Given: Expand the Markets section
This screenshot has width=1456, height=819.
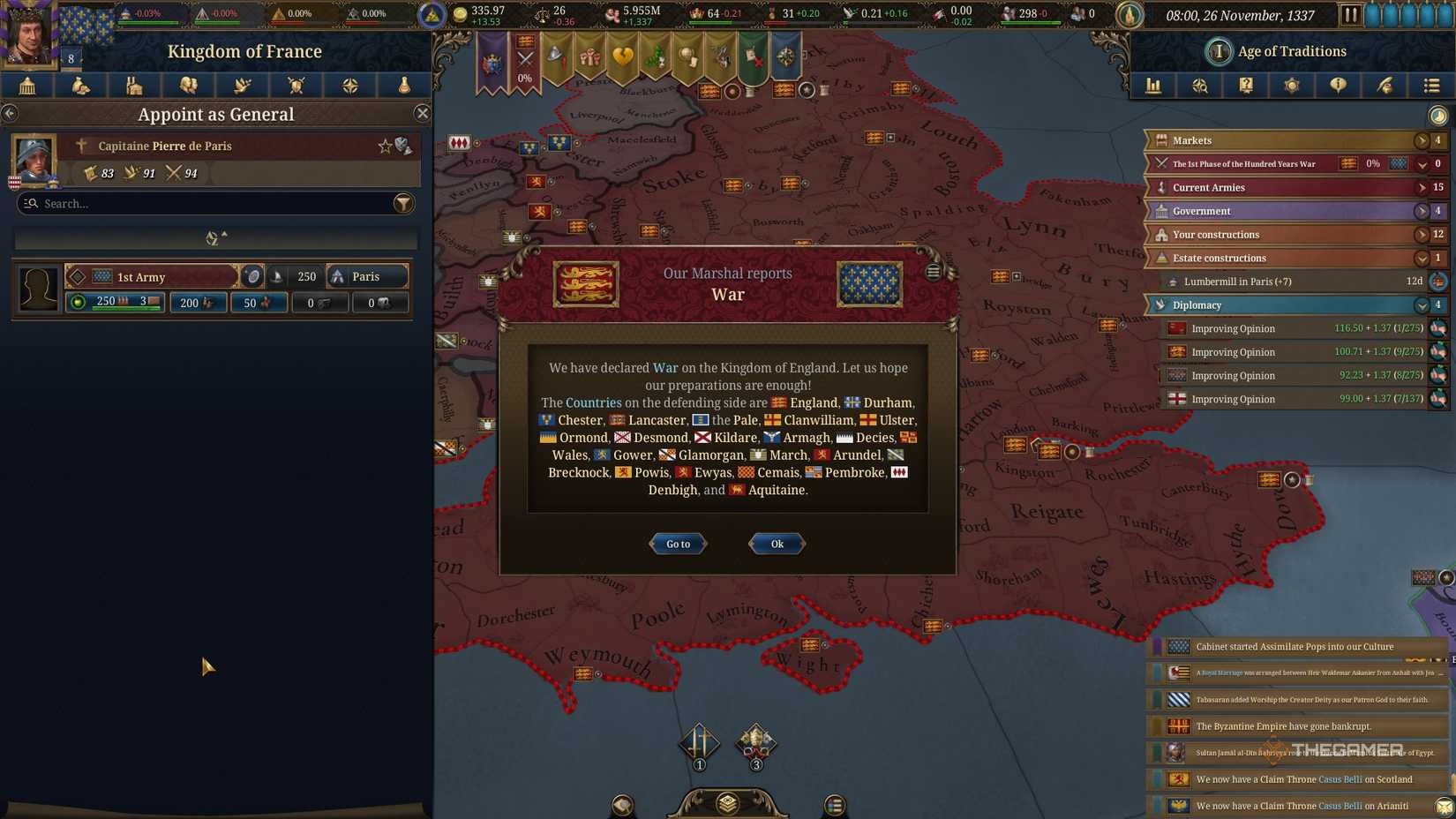Looking at the screenshot, I should click(x=1422, y=139).
